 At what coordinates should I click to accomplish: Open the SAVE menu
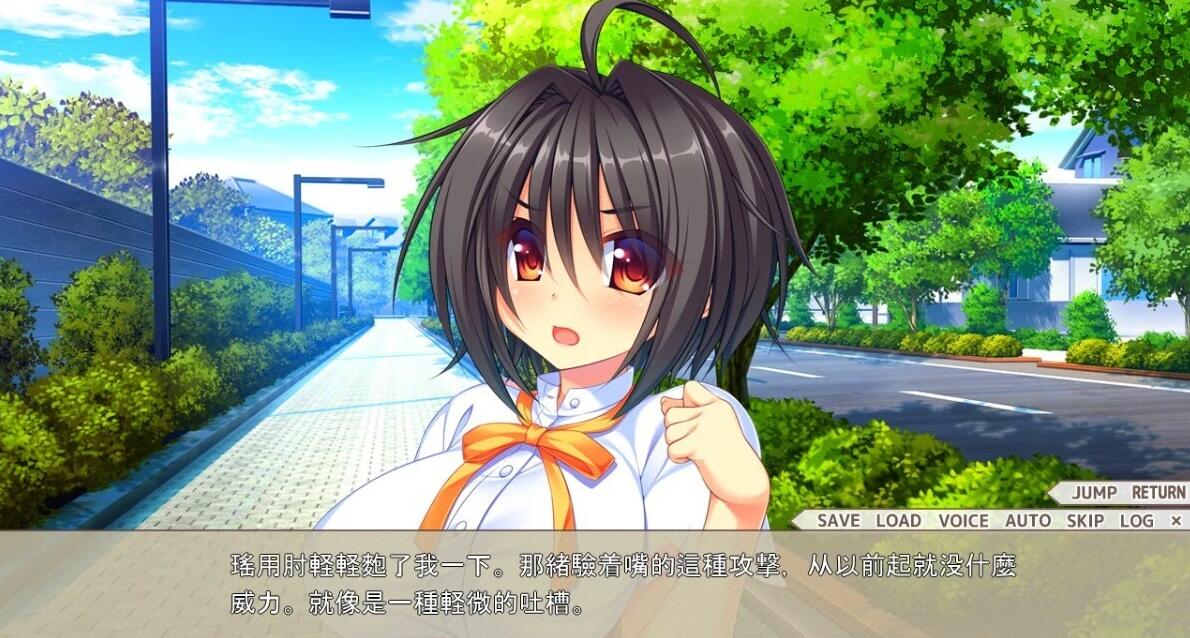(x=838, y=520)
